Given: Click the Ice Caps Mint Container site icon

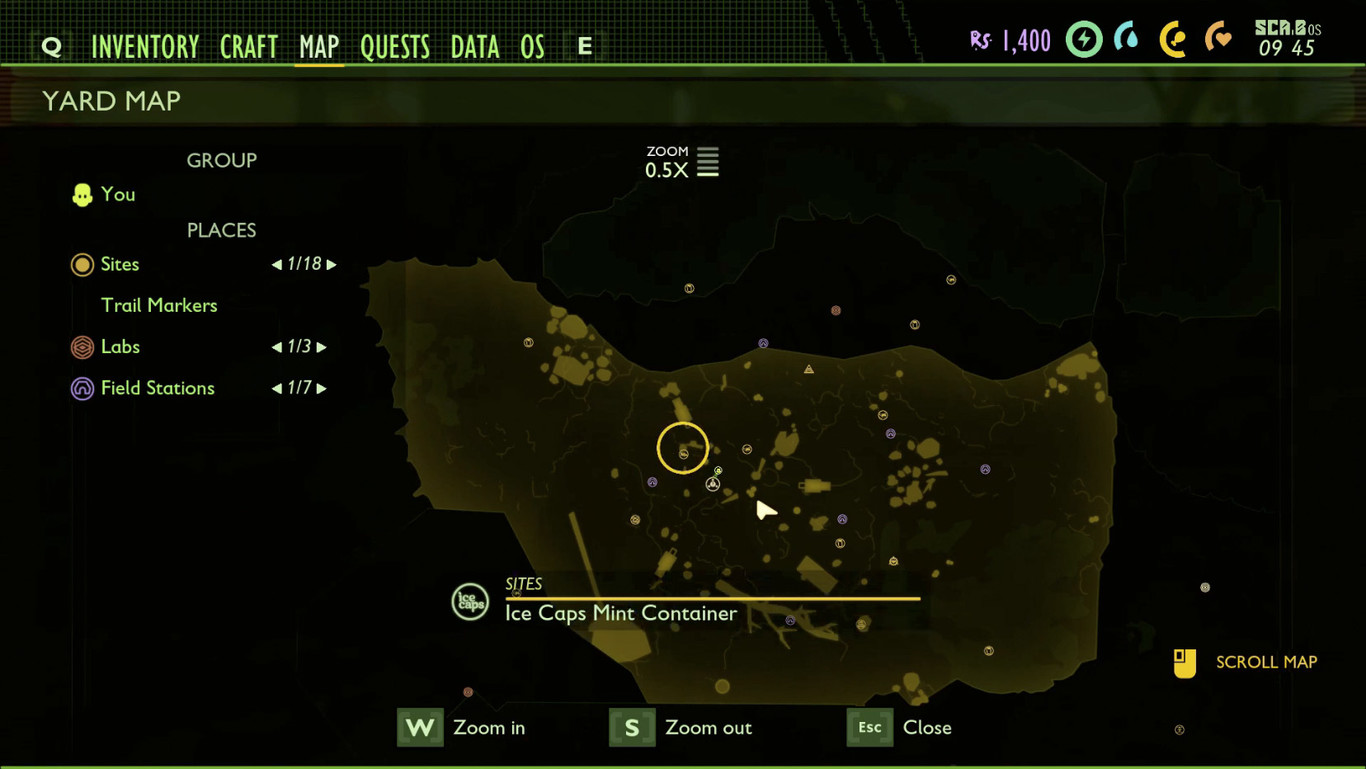Looking at the screenshot, I should [470, 601].
